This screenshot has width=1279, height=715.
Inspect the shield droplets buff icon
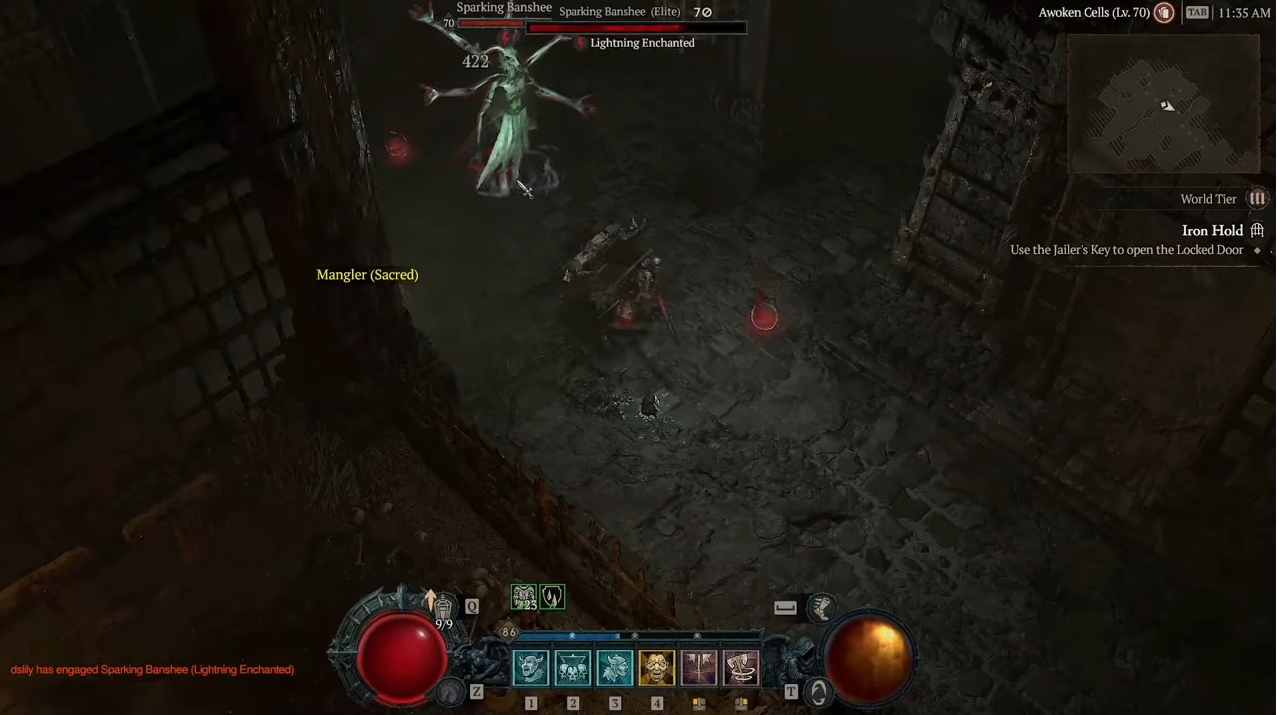(x=552, y=597)
